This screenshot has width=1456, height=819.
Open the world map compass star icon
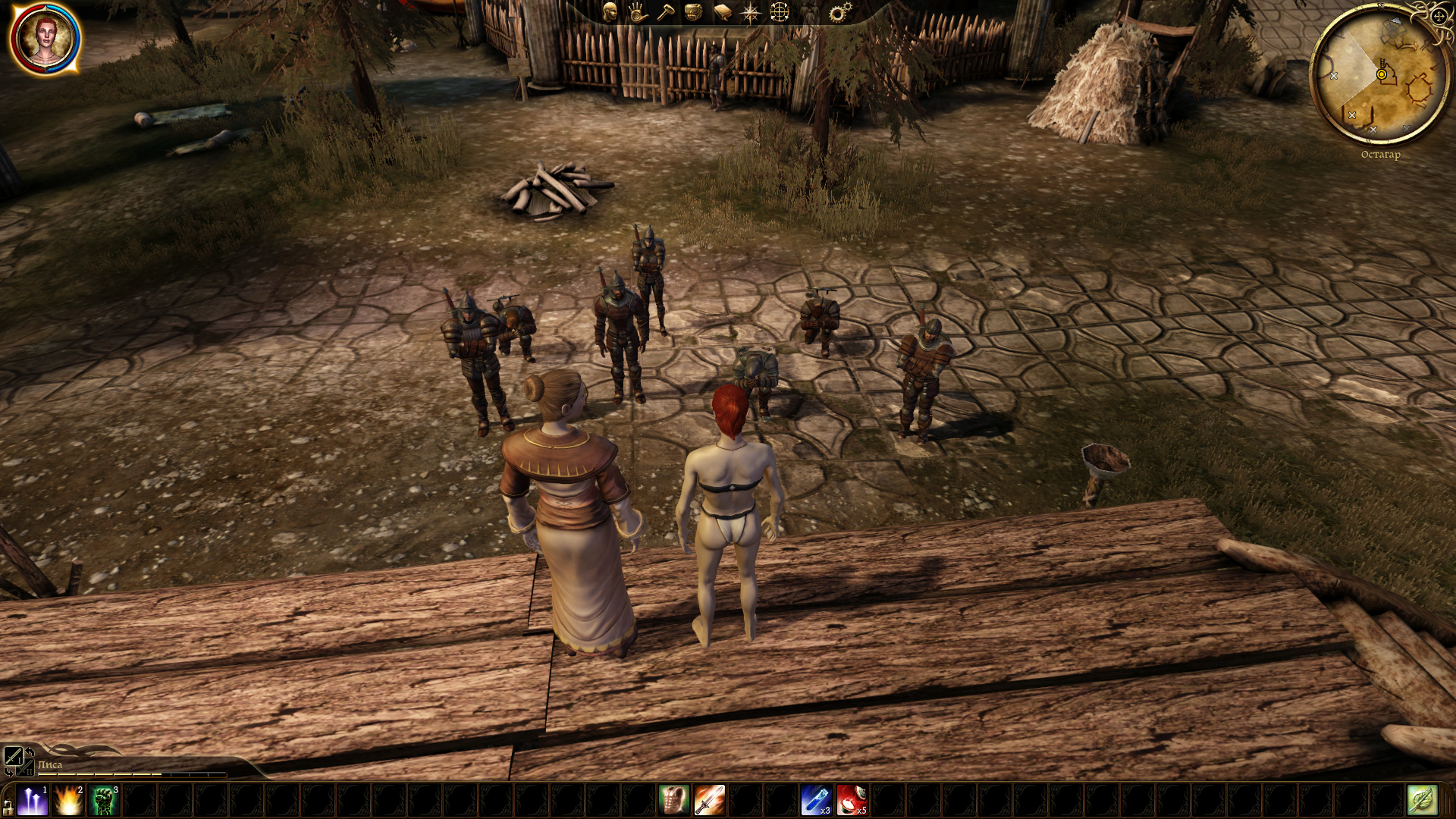coord(751,12)
